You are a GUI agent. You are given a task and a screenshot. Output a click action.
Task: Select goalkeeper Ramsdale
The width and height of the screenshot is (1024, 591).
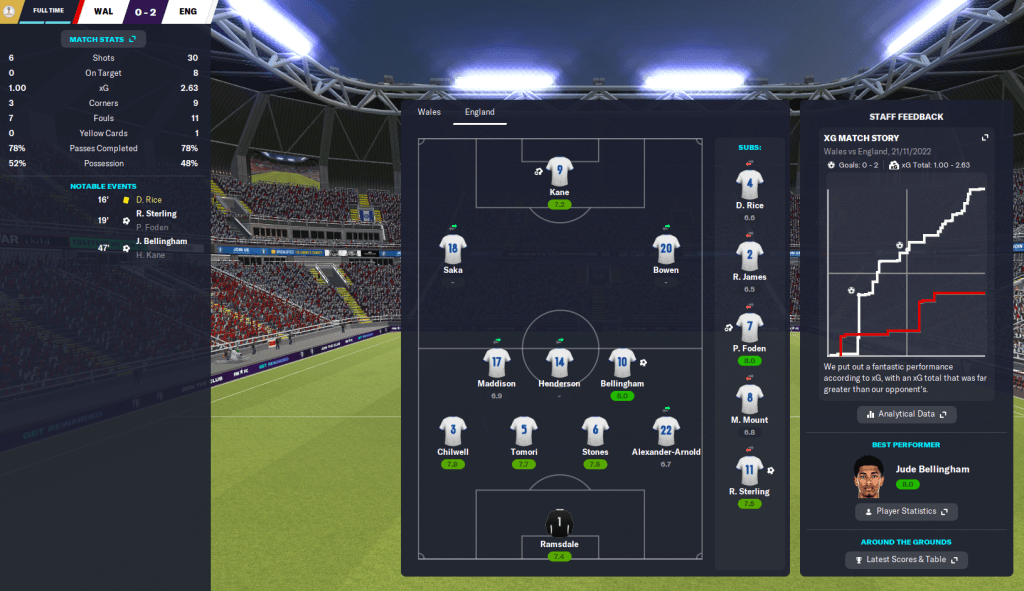(559, 522)
